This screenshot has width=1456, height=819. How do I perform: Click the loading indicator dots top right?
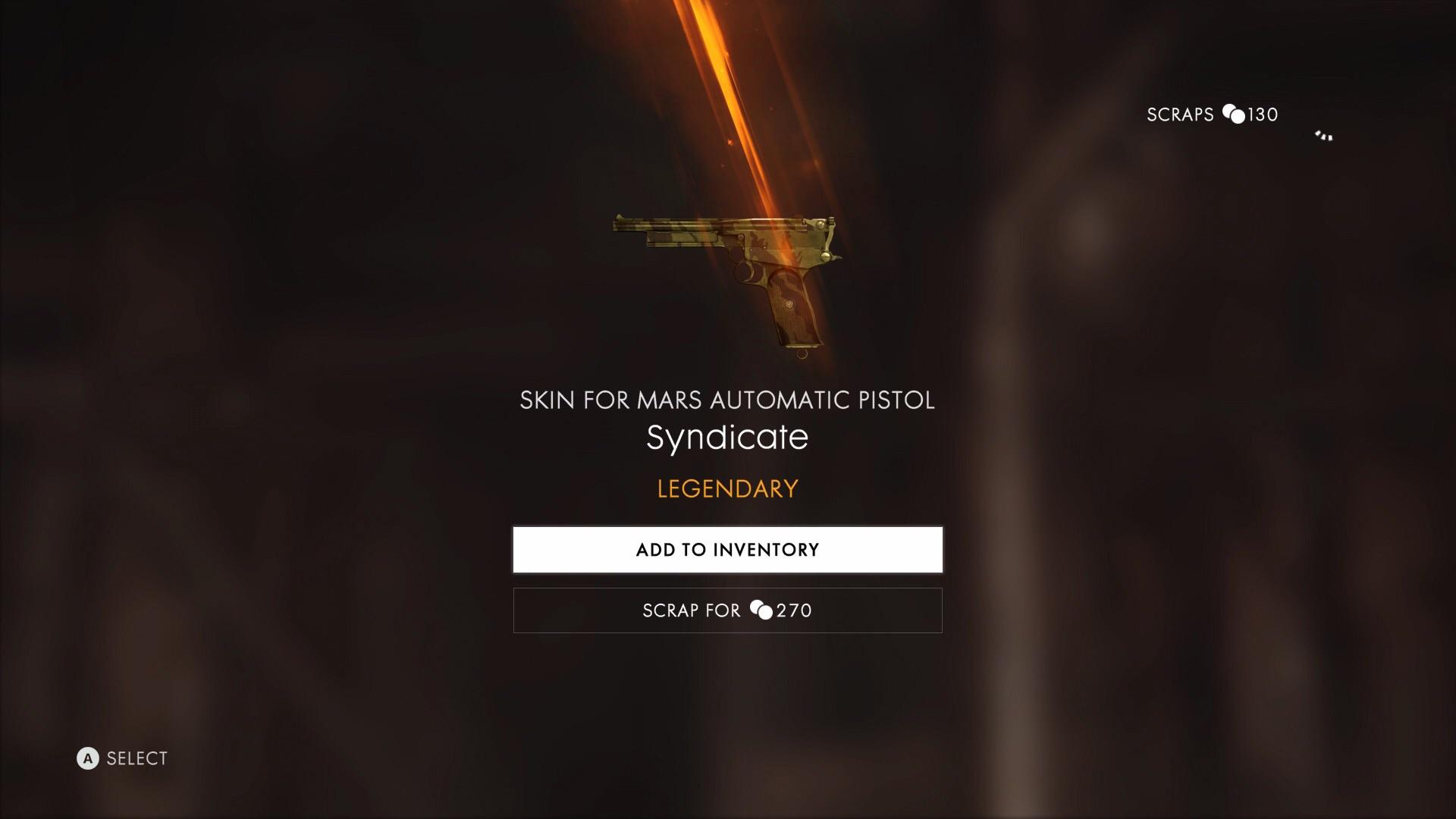pos(1323,136)
